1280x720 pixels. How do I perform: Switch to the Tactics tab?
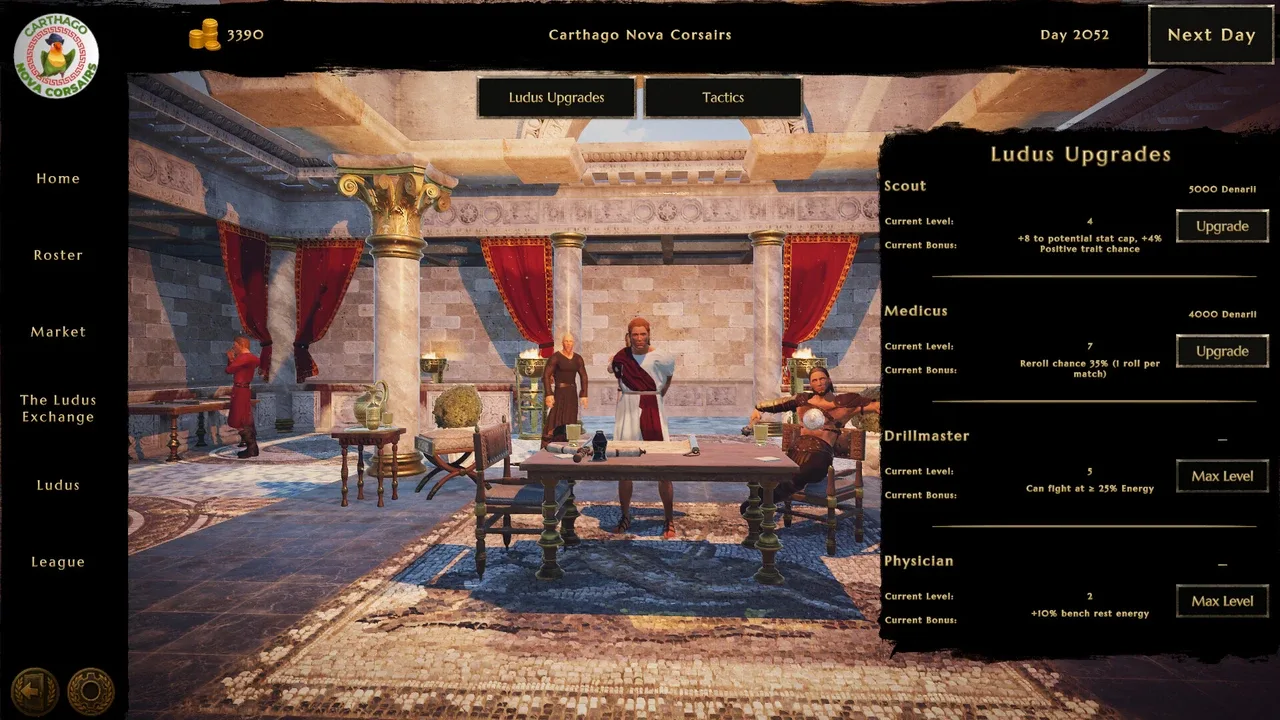(x=723, y=97)
